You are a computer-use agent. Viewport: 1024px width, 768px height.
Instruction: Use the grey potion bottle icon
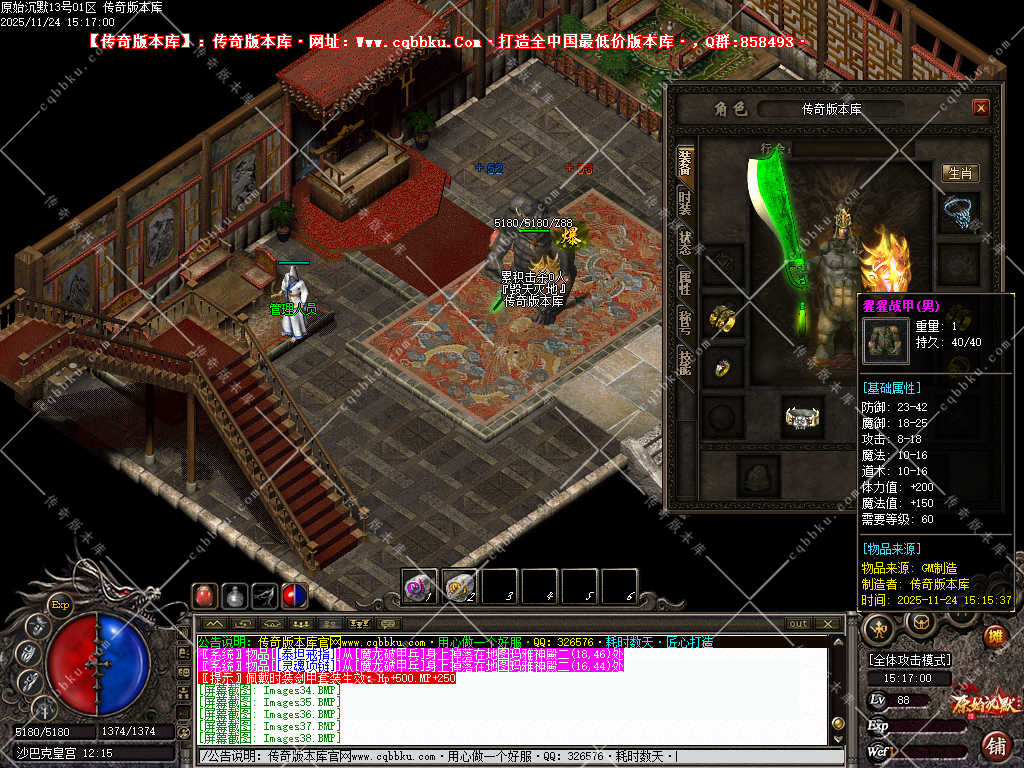click(235, 595)
